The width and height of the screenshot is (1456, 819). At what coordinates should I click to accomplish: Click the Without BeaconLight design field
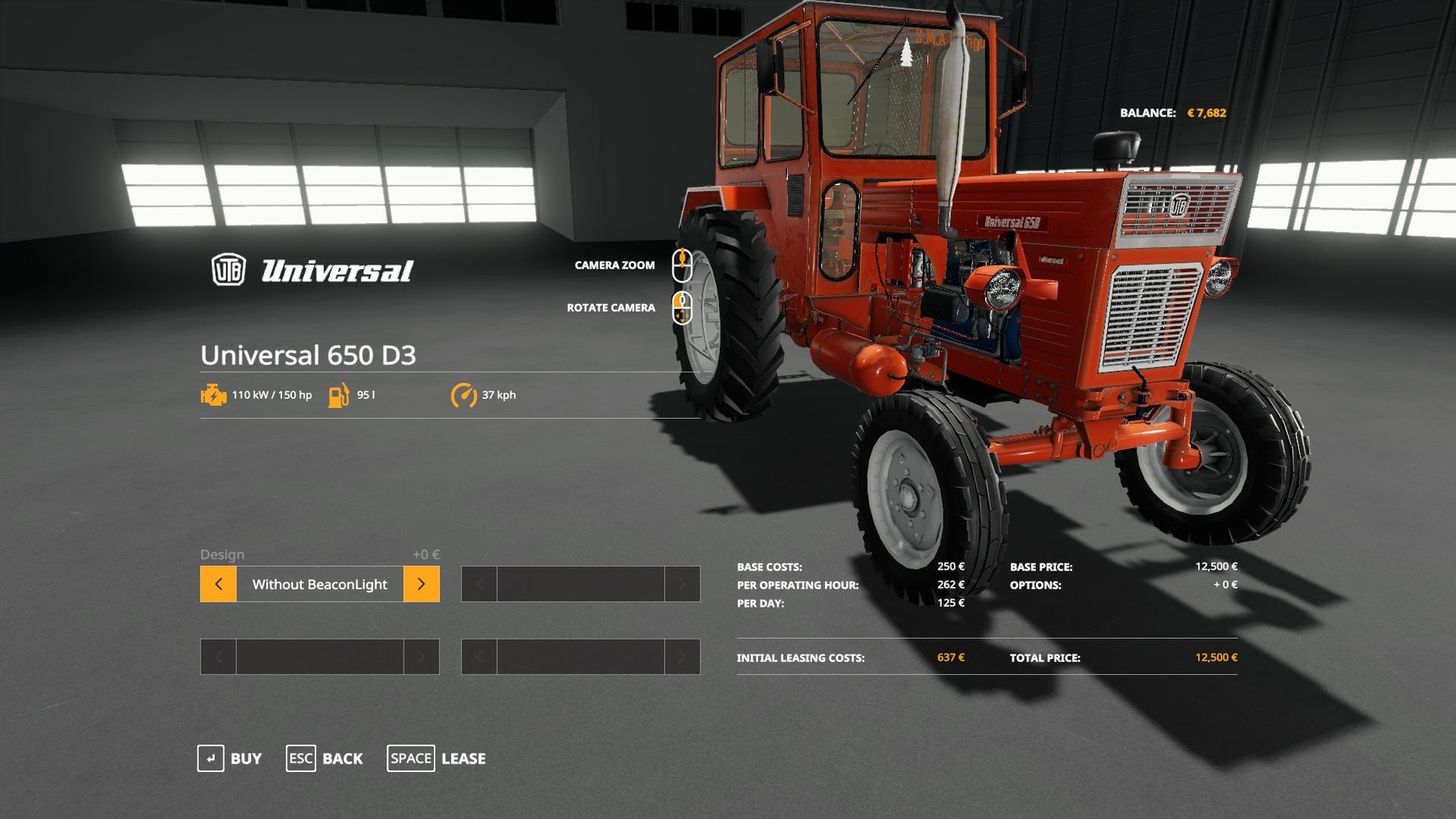(320, 584)
